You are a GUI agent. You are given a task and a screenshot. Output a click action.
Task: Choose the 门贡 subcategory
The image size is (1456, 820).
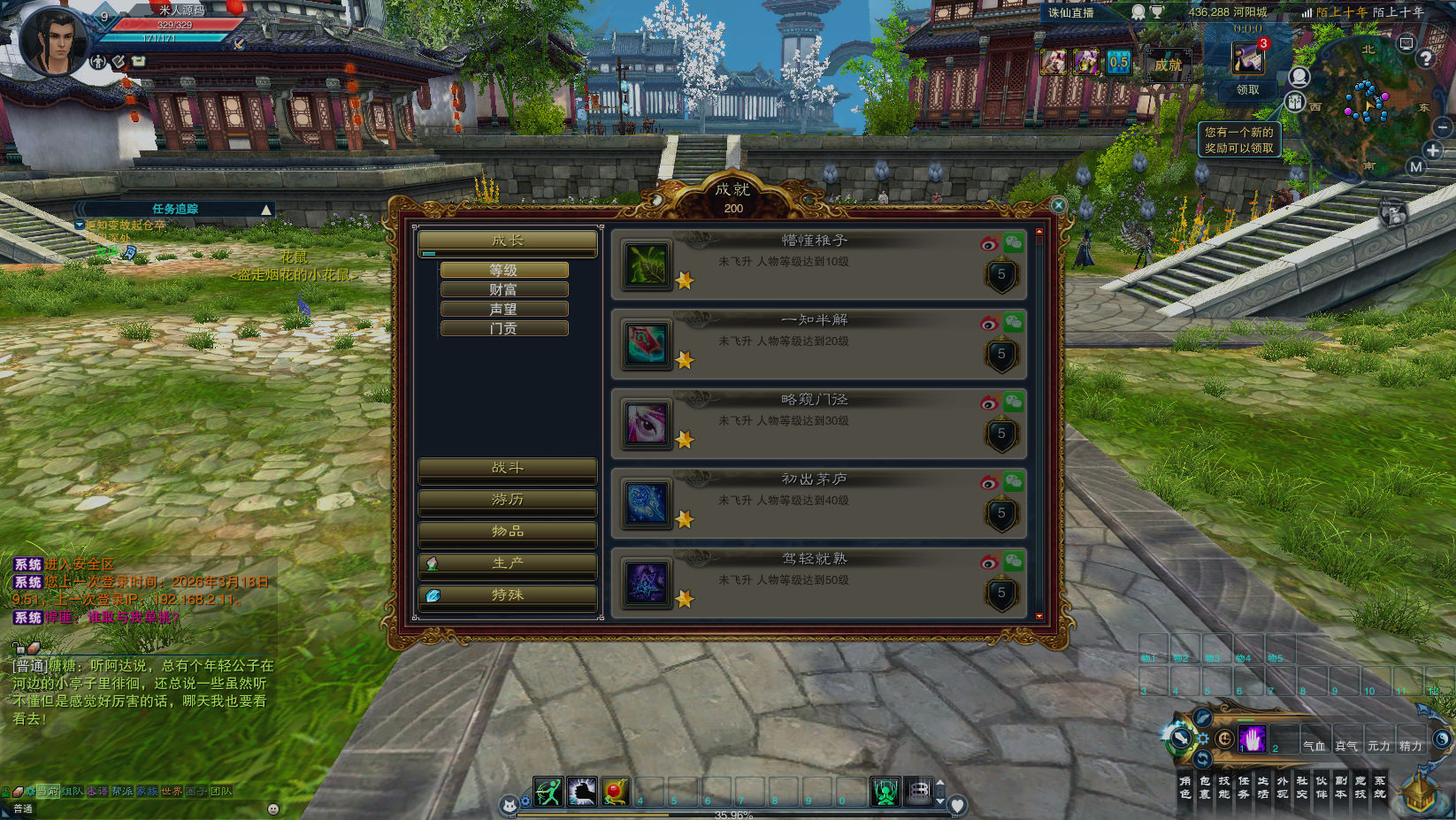pos(504,328)
